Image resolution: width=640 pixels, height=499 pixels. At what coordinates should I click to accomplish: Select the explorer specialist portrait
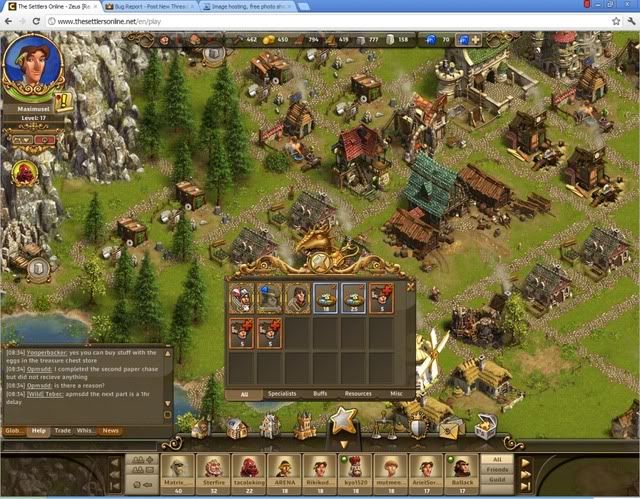[x=297, y=300]
